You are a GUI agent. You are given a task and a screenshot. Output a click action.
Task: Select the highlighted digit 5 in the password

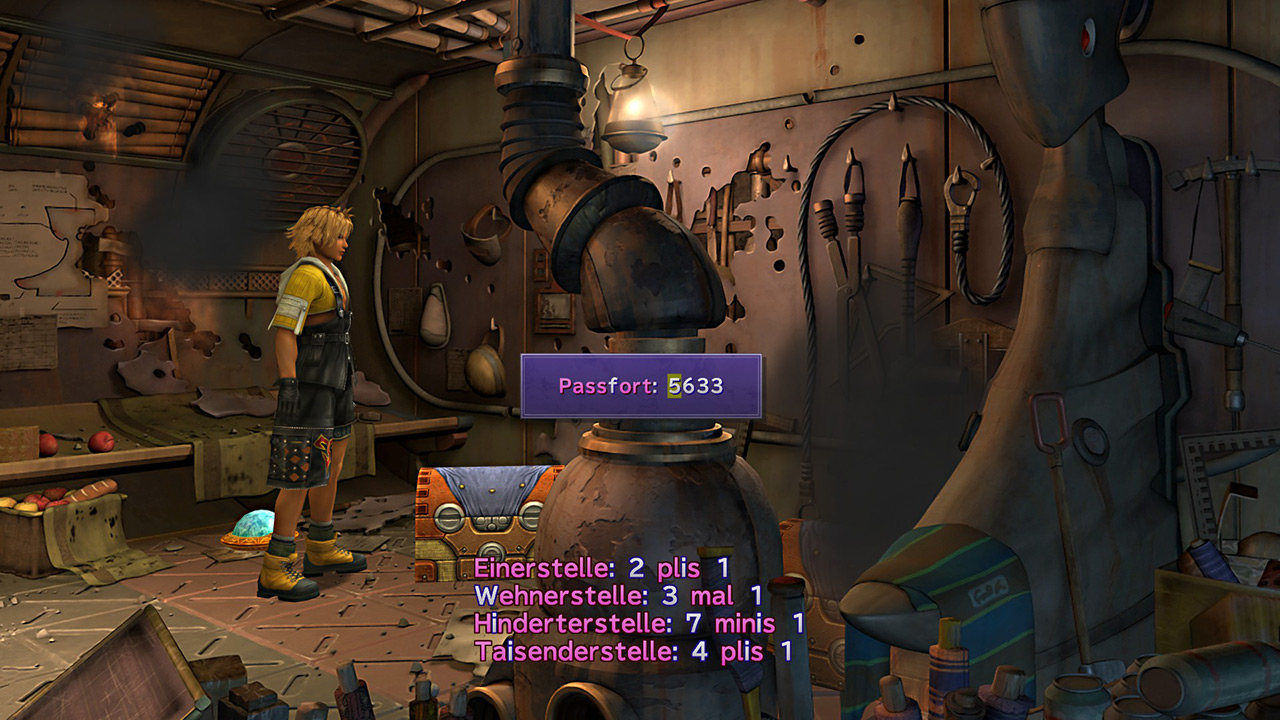tap(675, 386)
